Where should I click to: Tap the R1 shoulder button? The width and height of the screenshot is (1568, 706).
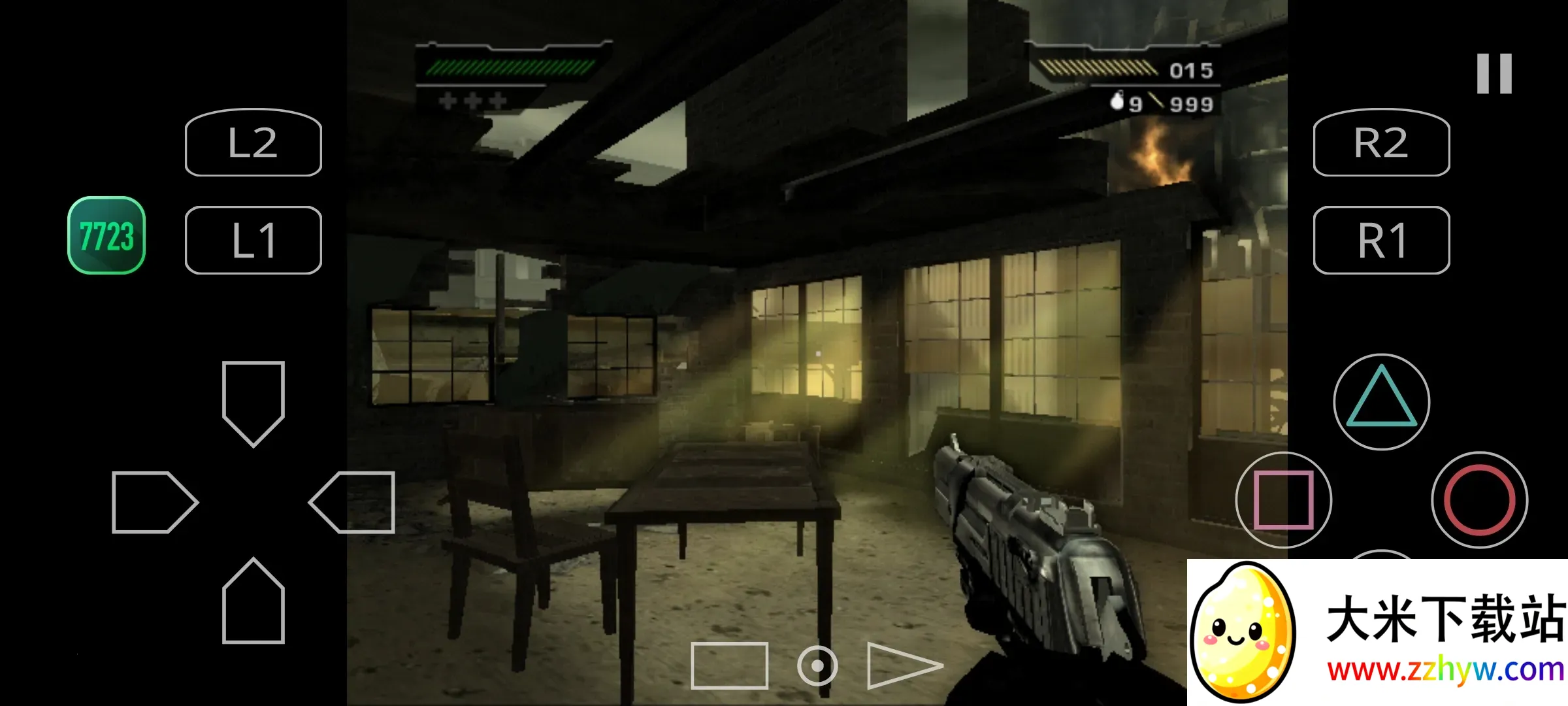pyautogui.click(x=1381, y=240)
